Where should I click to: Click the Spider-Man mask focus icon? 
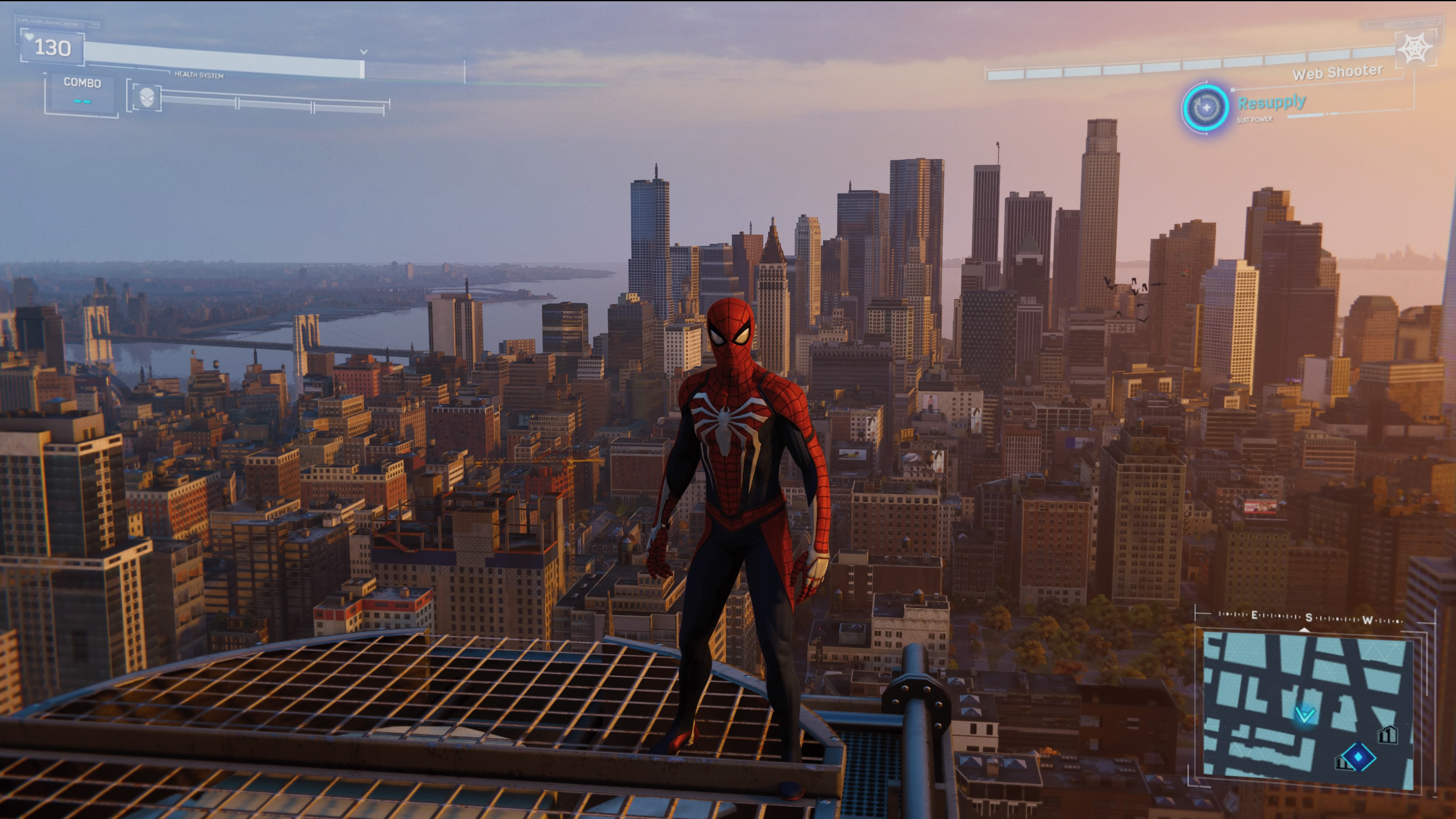click(x=147, y=97)
